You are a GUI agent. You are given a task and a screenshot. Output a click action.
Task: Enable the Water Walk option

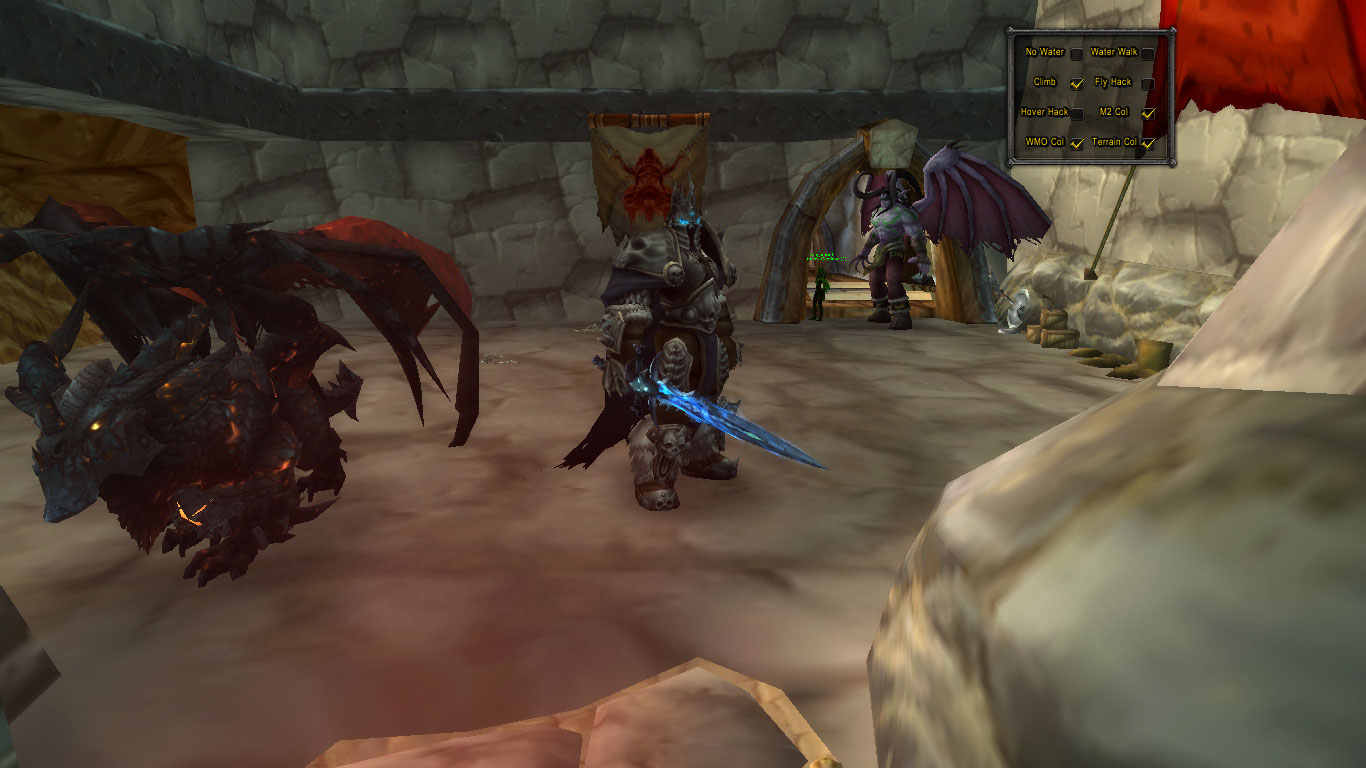(x=1148, y=53)
